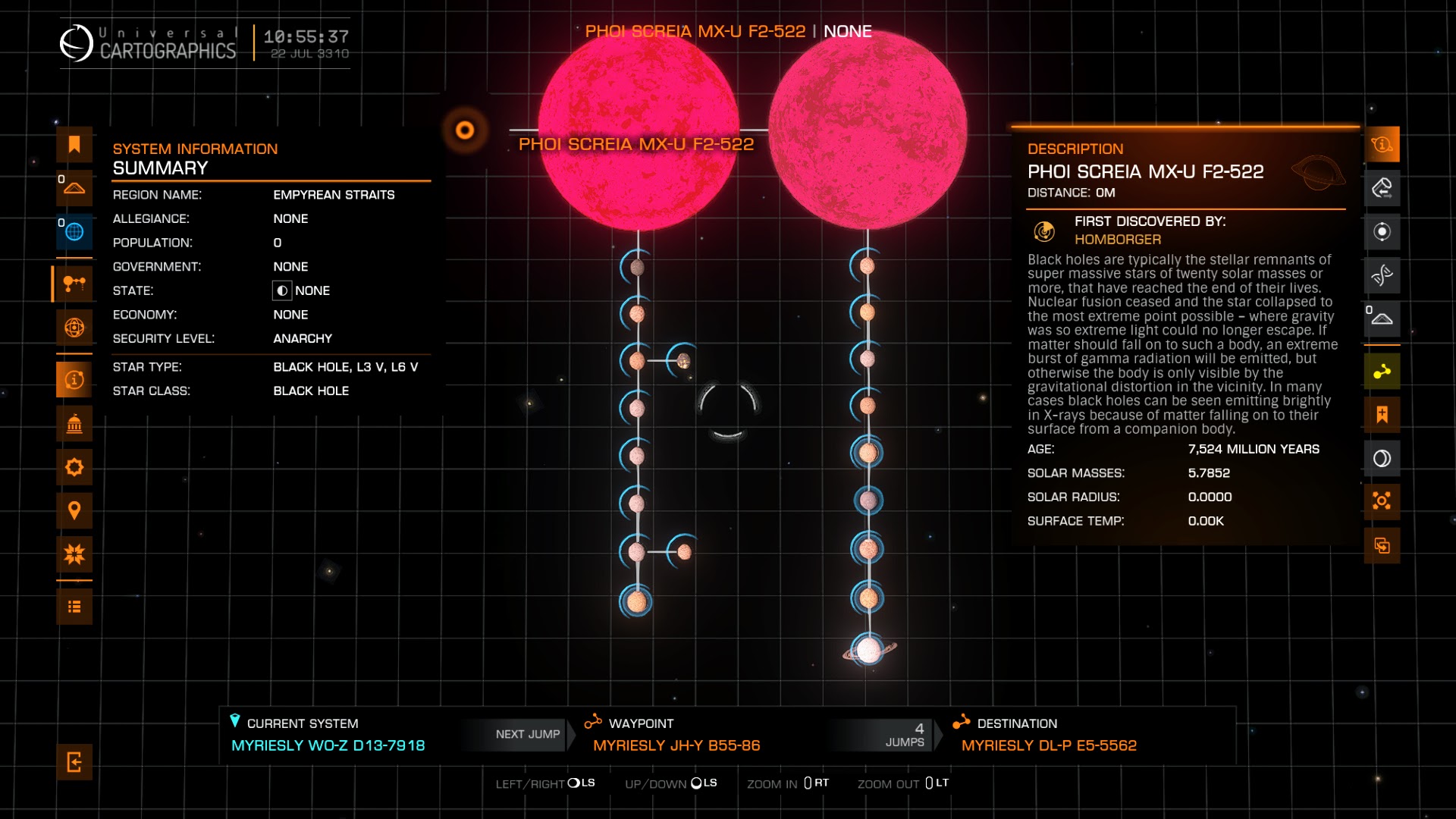The width and height of the screenshot is (1456, 819).
Task: Select the map pin location tab
Action: pos(74,510)
